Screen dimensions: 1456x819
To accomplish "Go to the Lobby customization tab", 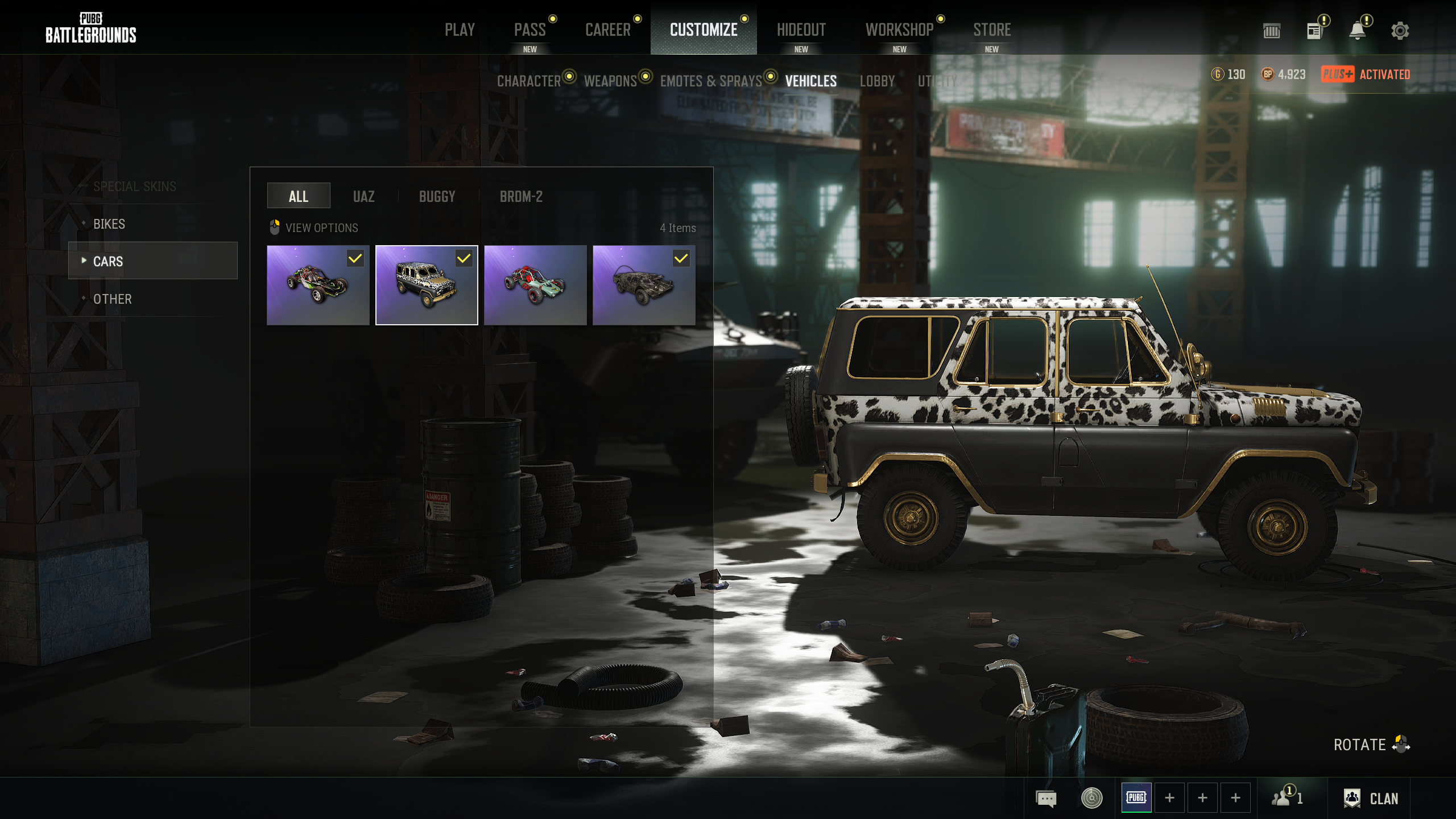I will (877, 81).
